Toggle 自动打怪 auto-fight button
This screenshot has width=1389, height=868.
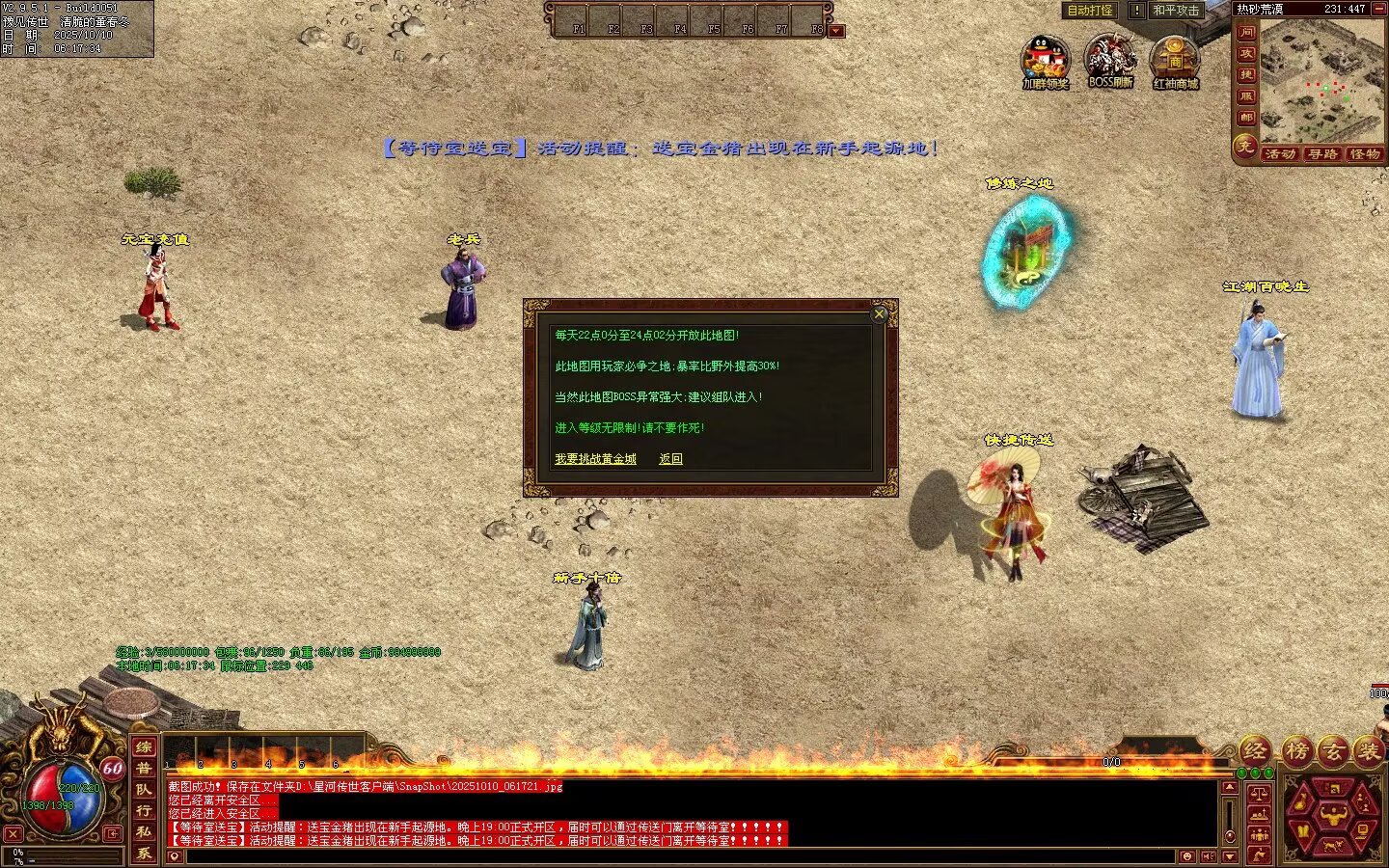[x=1089, y=11]
